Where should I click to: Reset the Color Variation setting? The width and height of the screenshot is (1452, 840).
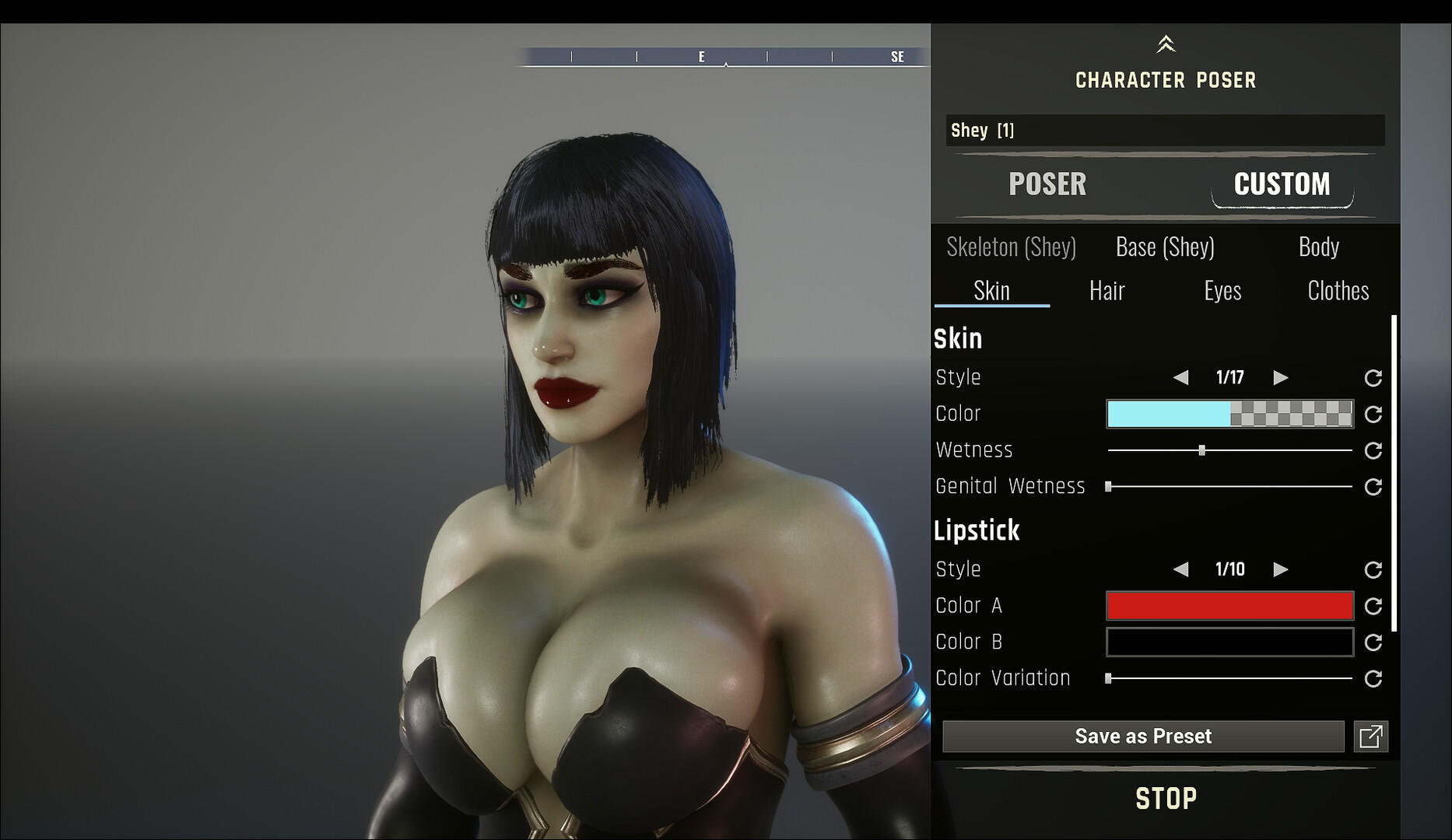point(1373,677)
